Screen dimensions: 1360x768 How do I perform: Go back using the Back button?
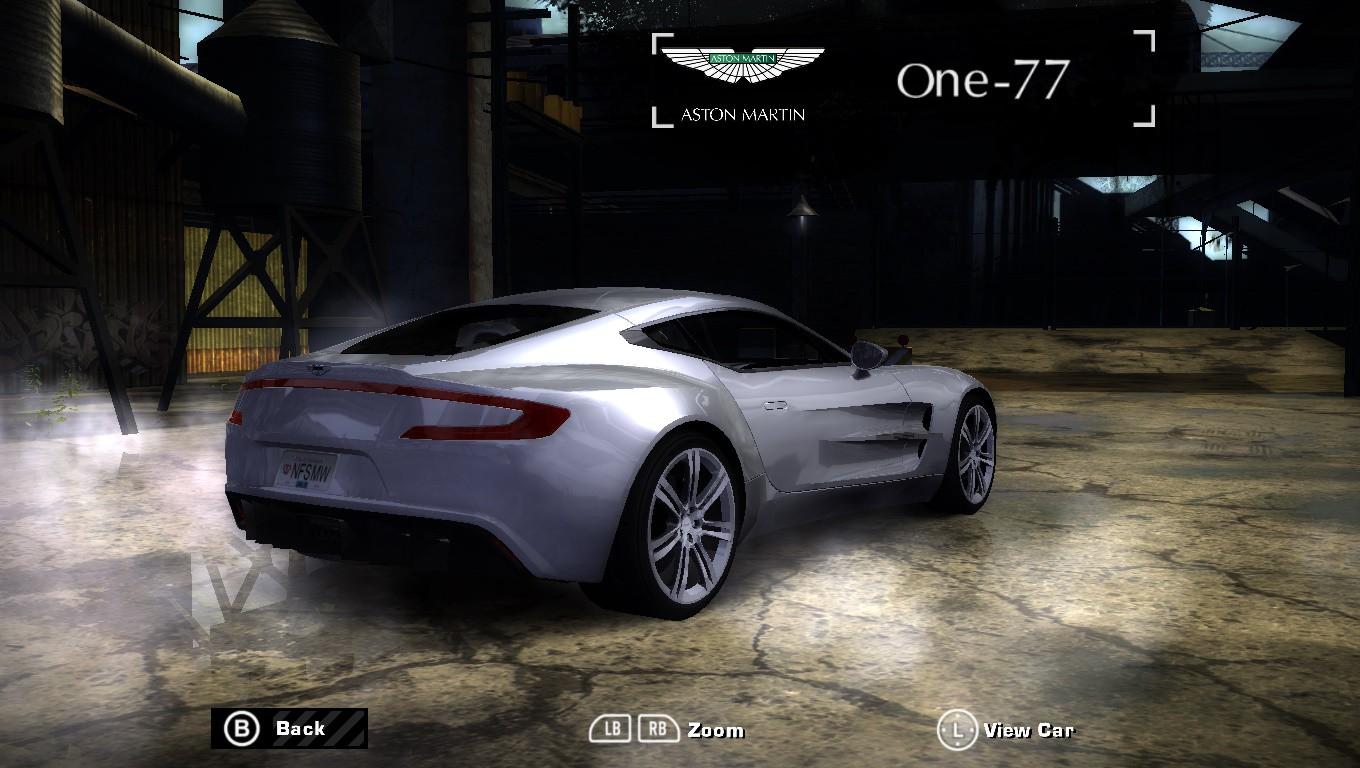pos(288,728)
